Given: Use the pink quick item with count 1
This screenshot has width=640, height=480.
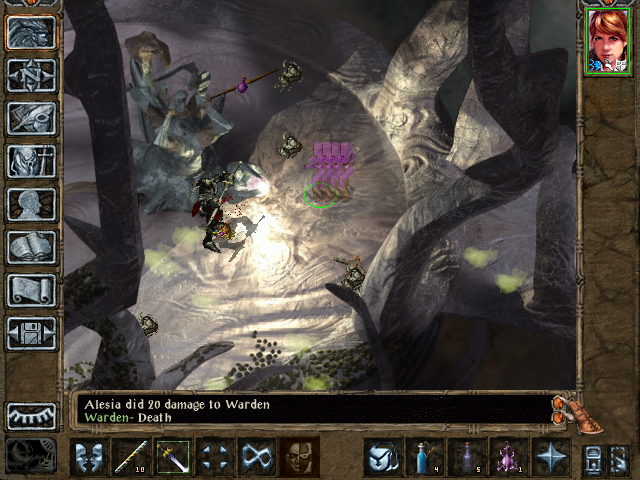Looking at the screenshot, I should (x=509, y=457).
